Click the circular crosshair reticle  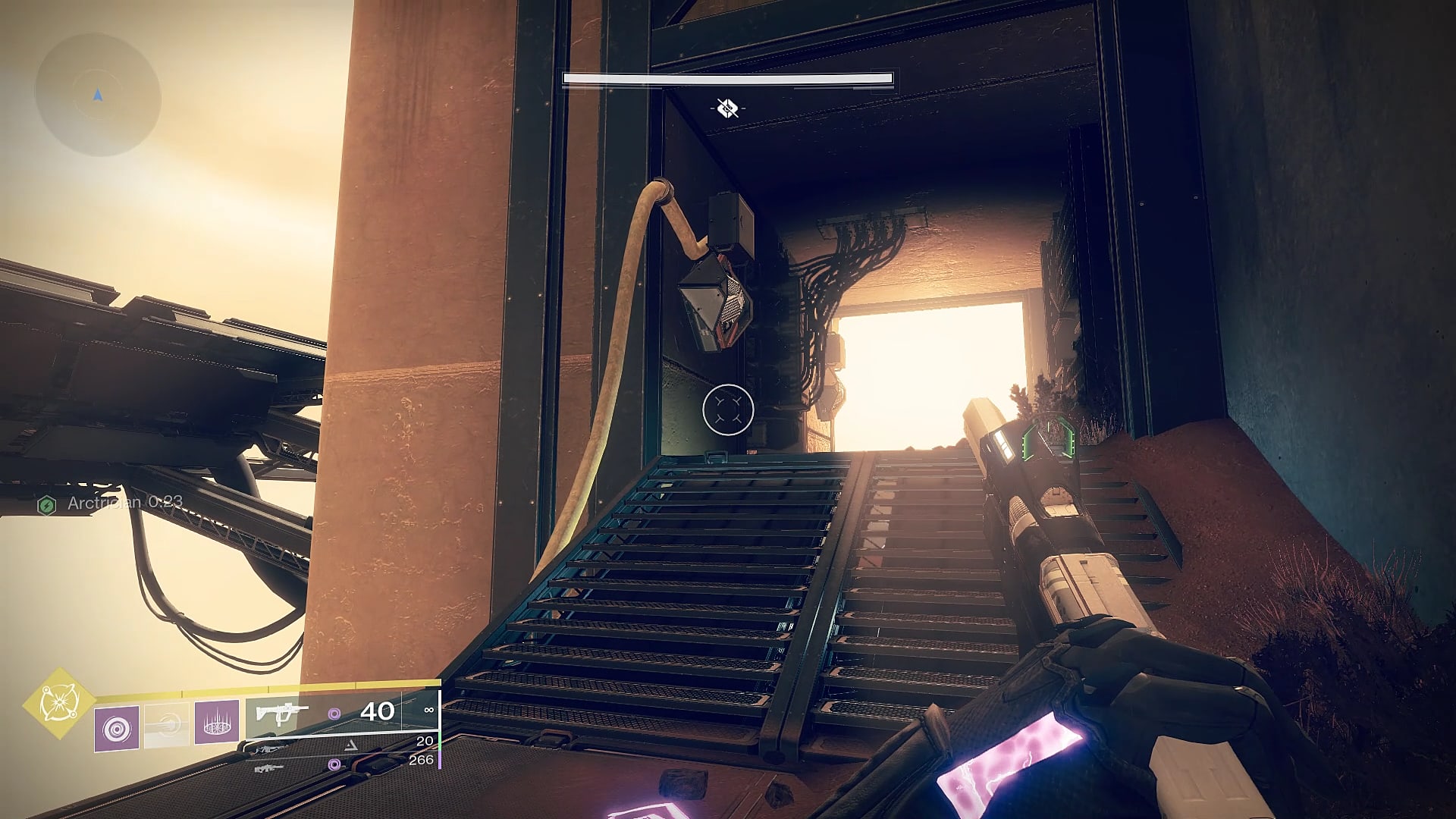[x=729, y=409]
